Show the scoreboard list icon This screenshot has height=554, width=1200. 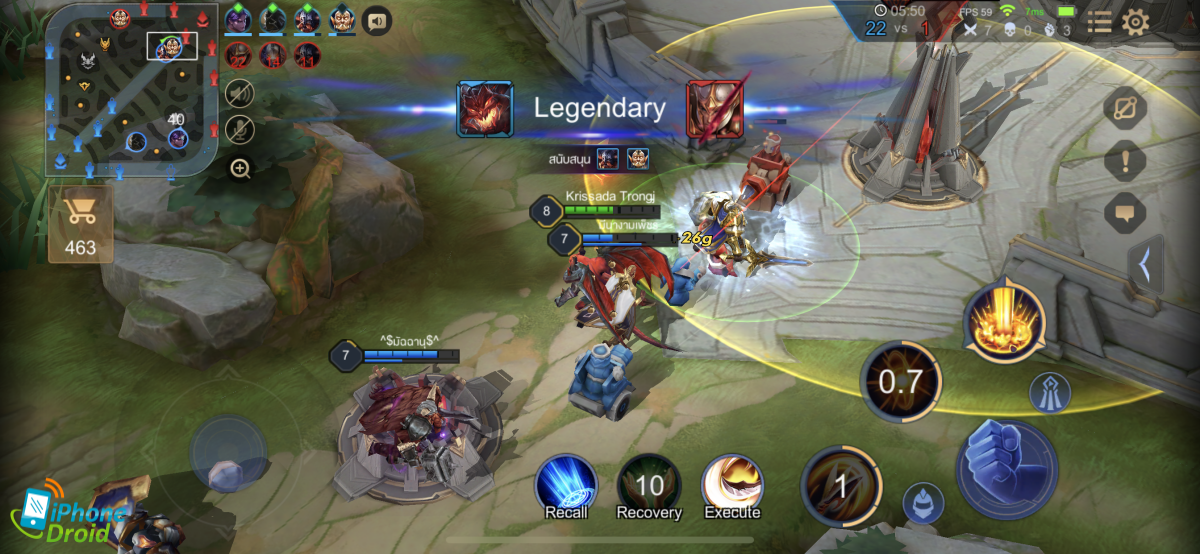(1099, 22)
